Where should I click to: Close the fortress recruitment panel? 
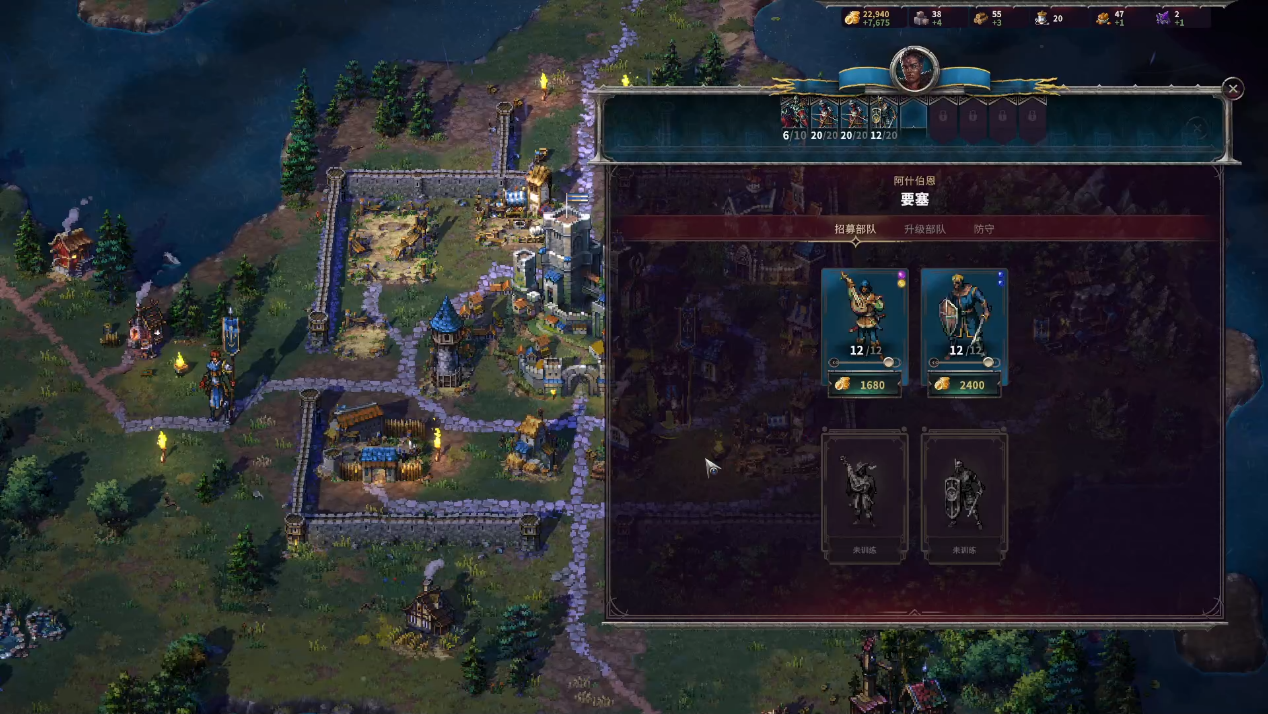point(1233,89)
